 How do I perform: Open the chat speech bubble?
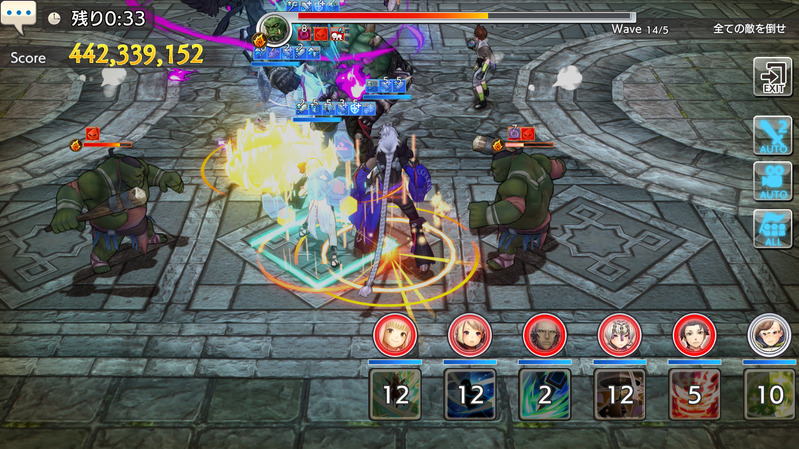(x=19, y=16)
